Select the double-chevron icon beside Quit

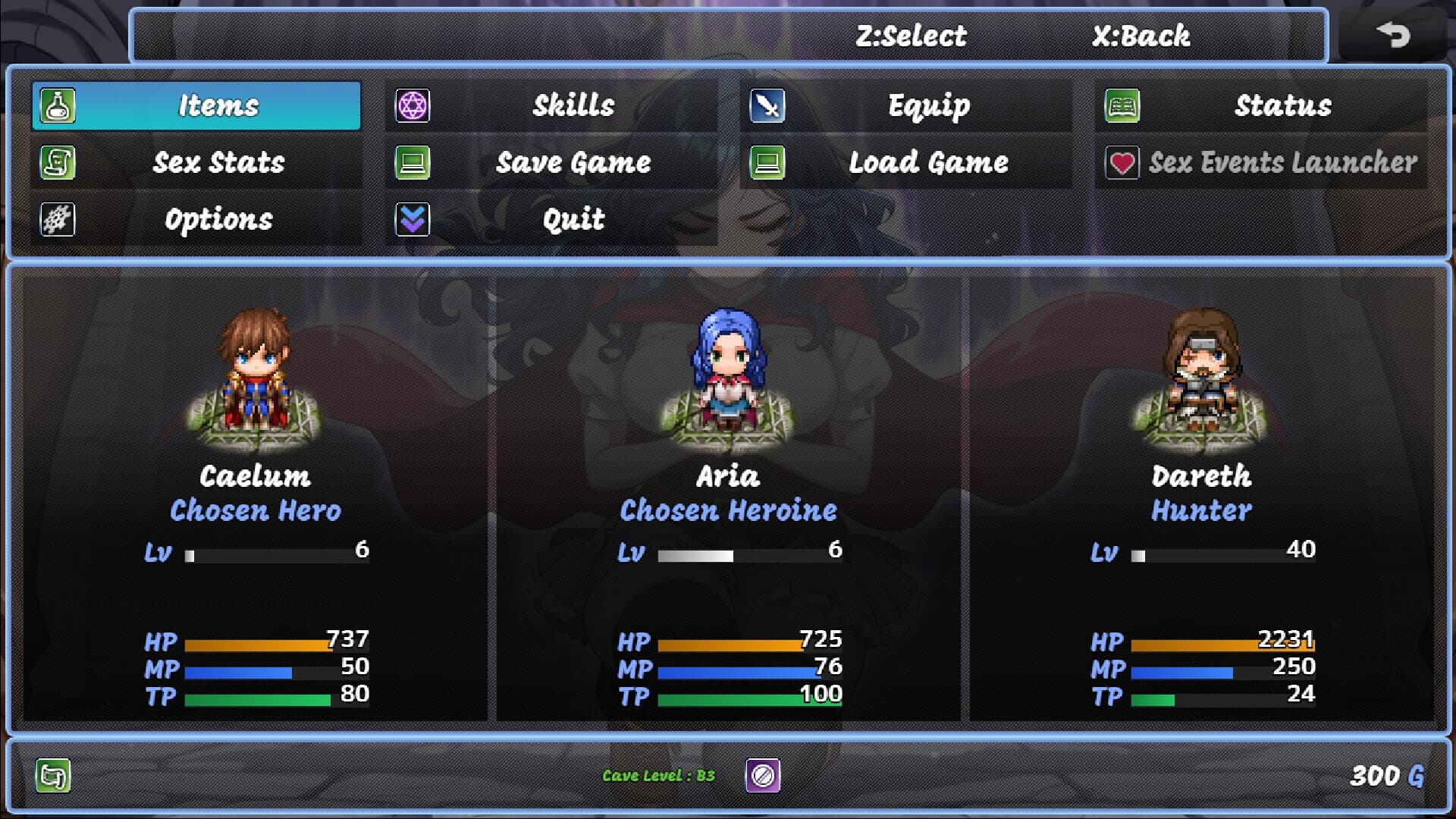coord(412,219)
